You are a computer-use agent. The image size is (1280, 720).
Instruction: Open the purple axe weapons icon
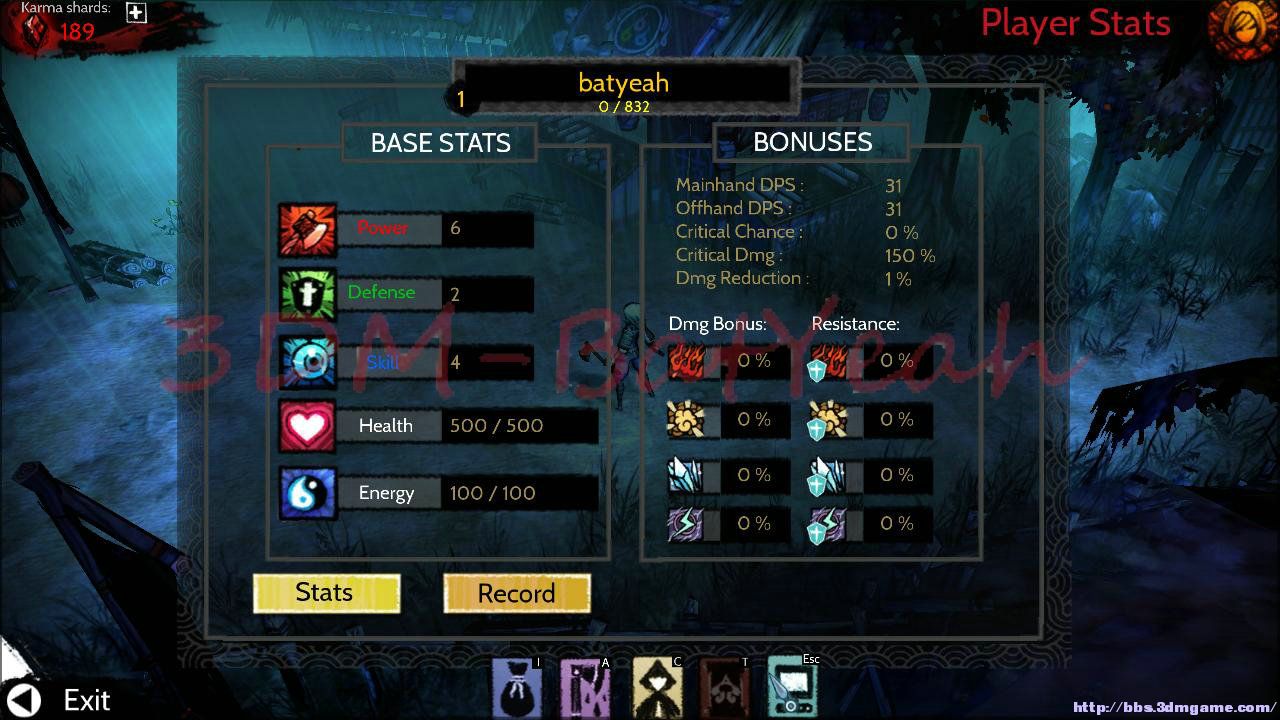[x=585, y=687]
